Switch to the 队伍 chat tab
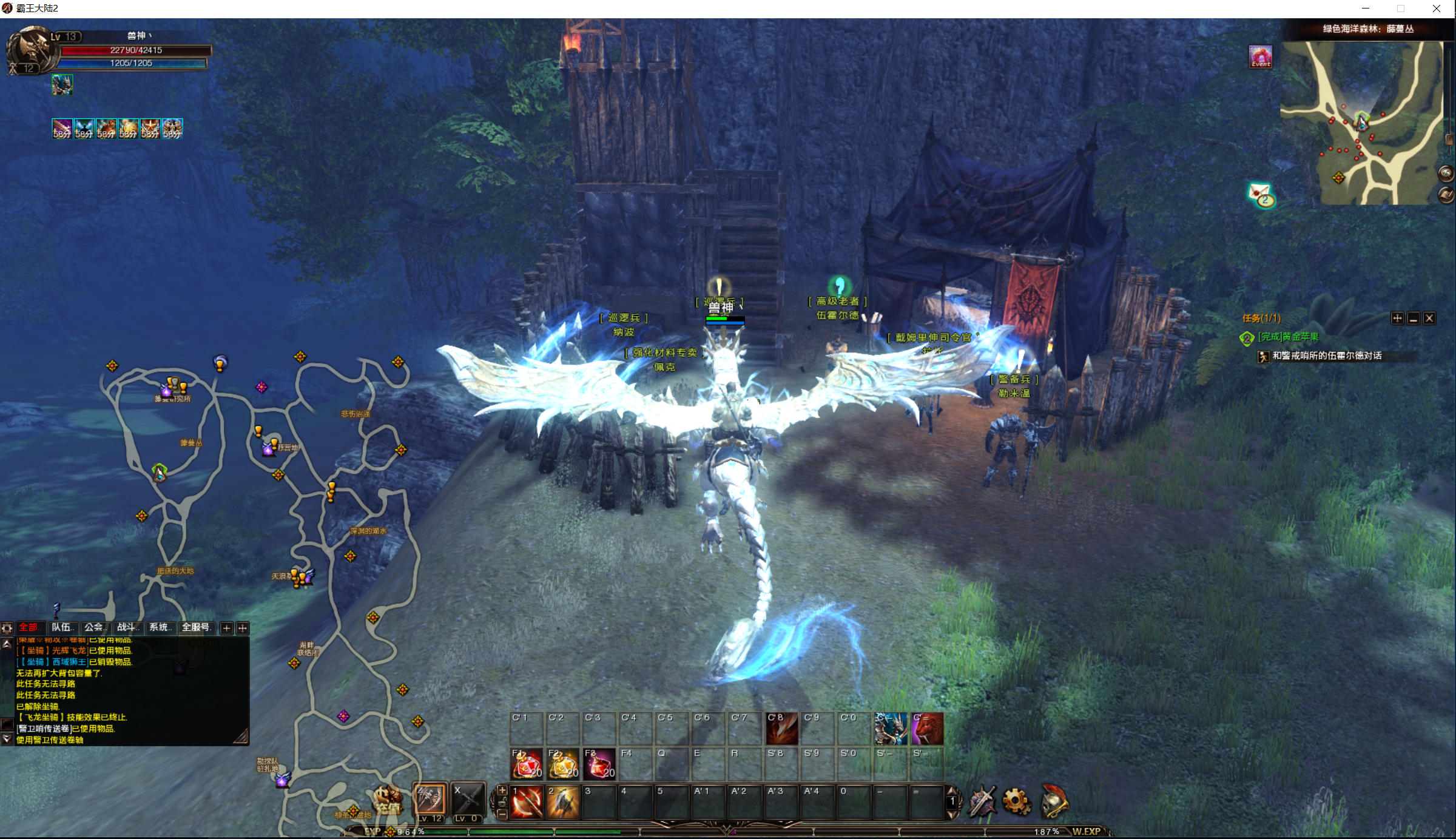 (x=62, y=627)
